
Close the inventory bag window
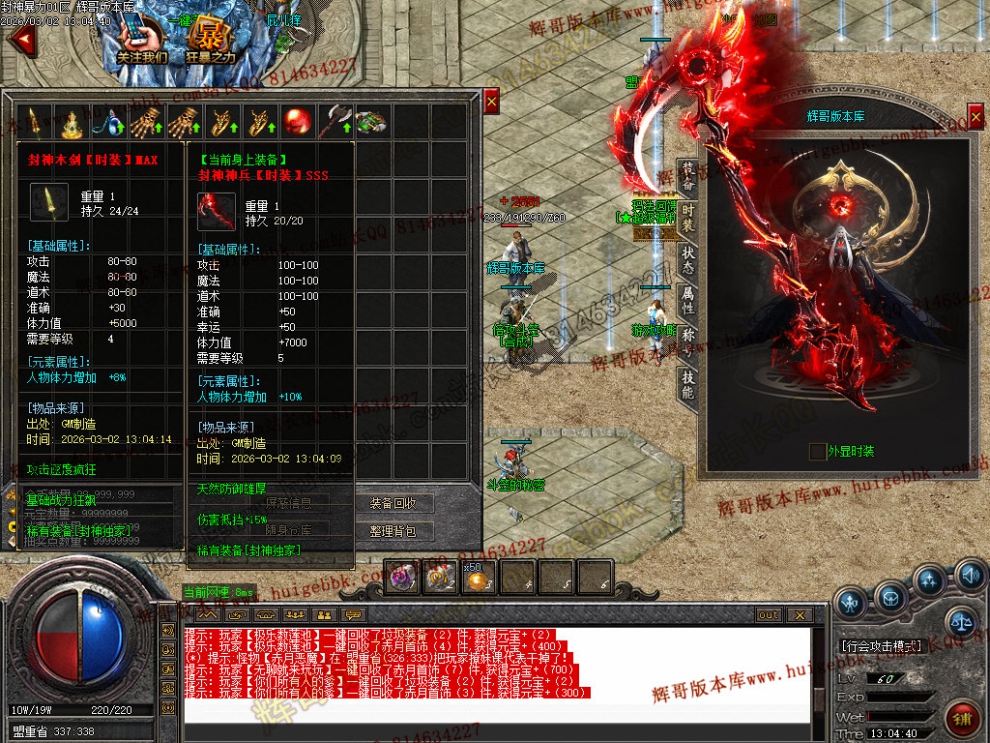[491, 101]
